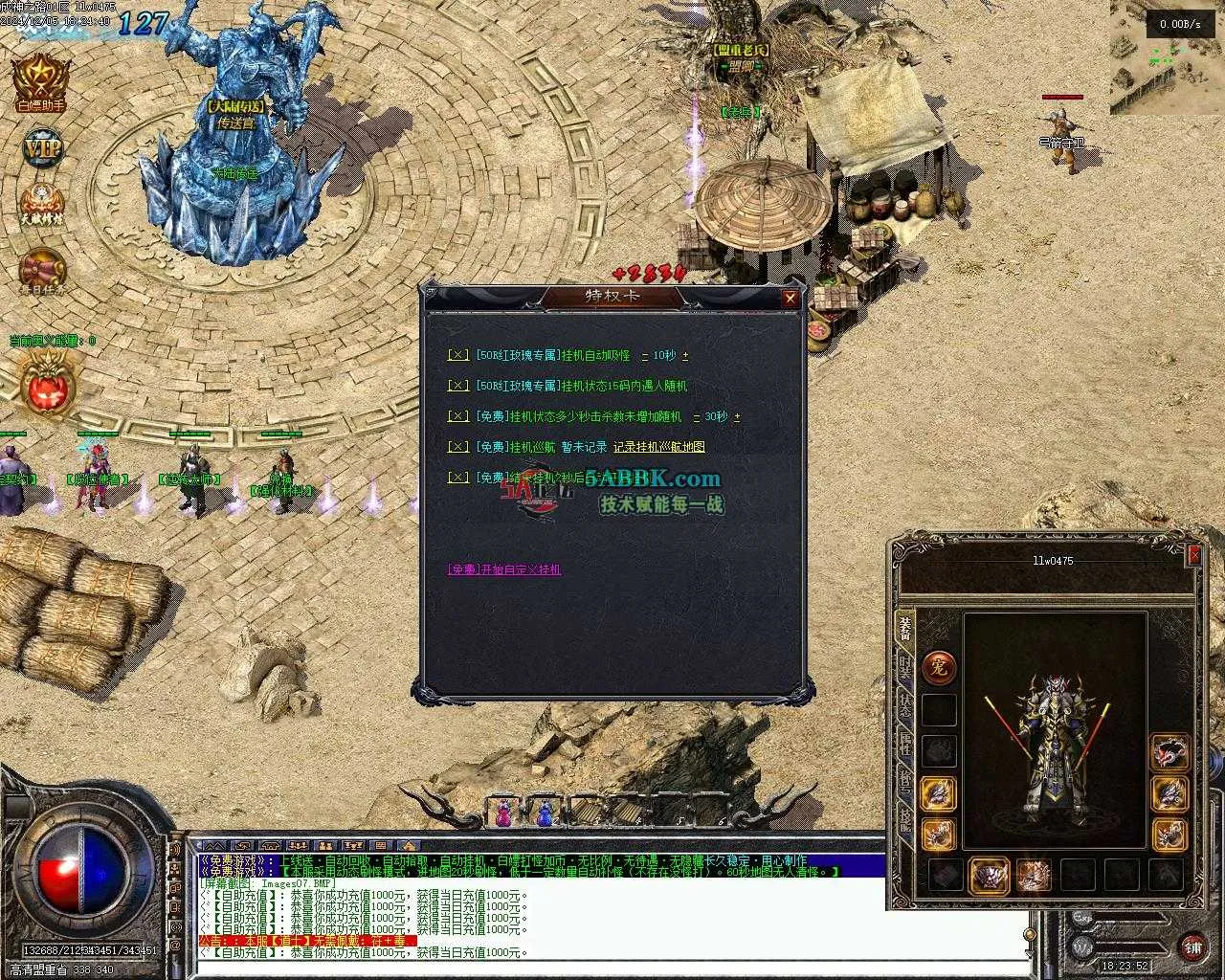This screenshot has width=1225, height=980.
Task: Toggle the 15码内遇人随机 option checkbox
Action: click(x=458, y=386)
